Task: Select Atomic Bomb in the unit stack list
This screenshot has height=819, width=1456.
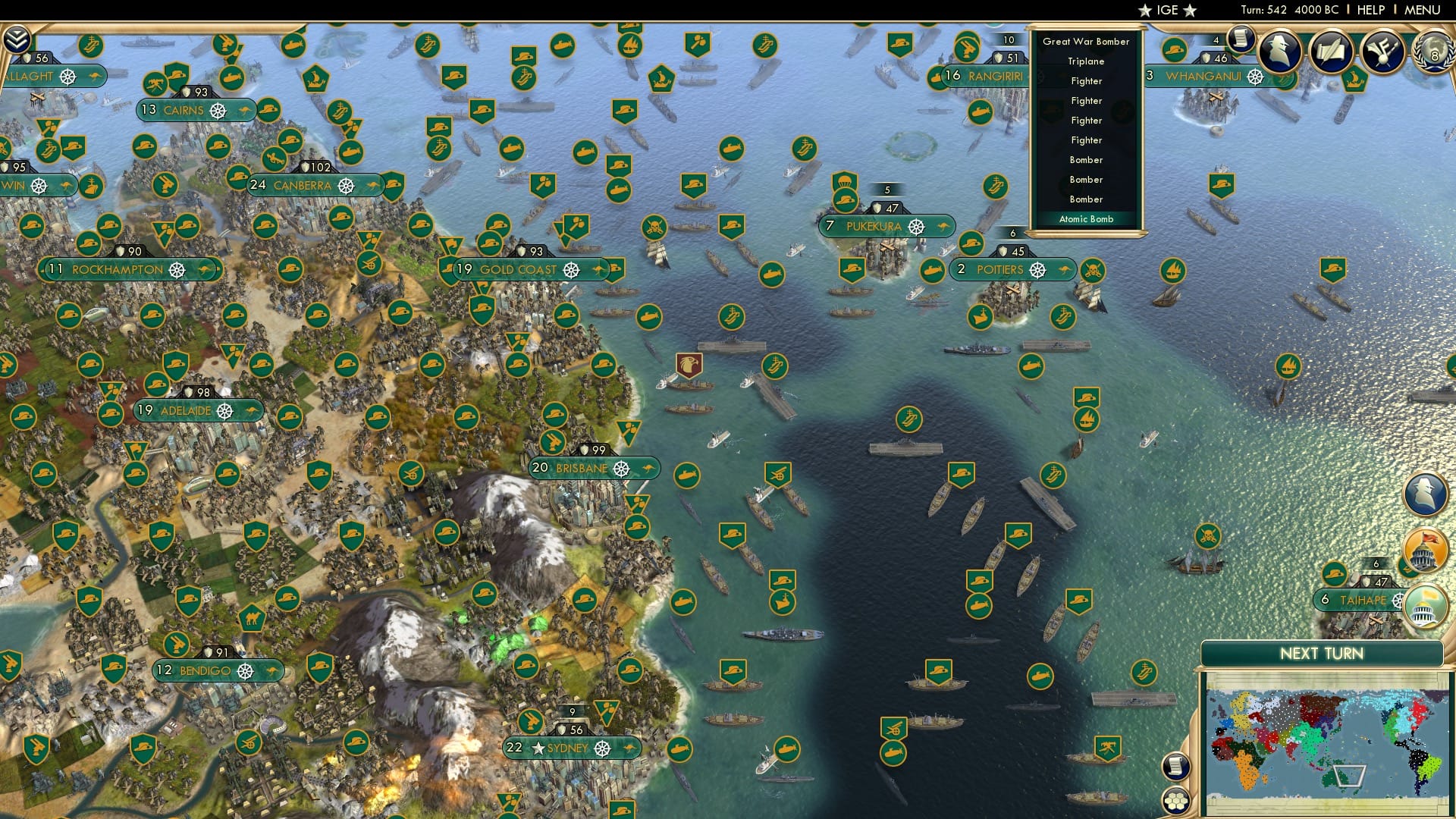Action: 1086,219
